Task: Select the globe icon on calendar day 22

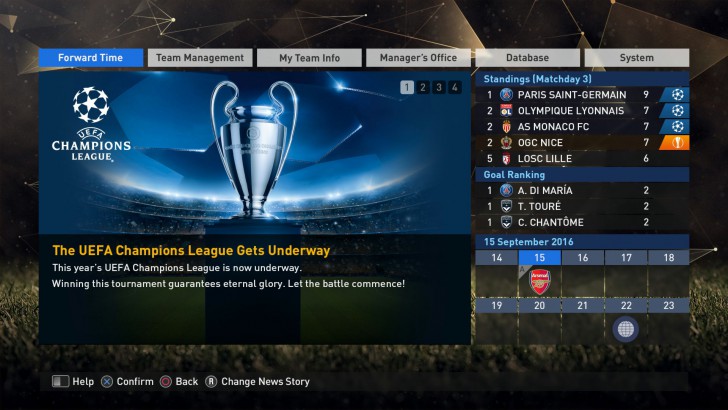Action: pyautogui.click(x=626, y=328)
